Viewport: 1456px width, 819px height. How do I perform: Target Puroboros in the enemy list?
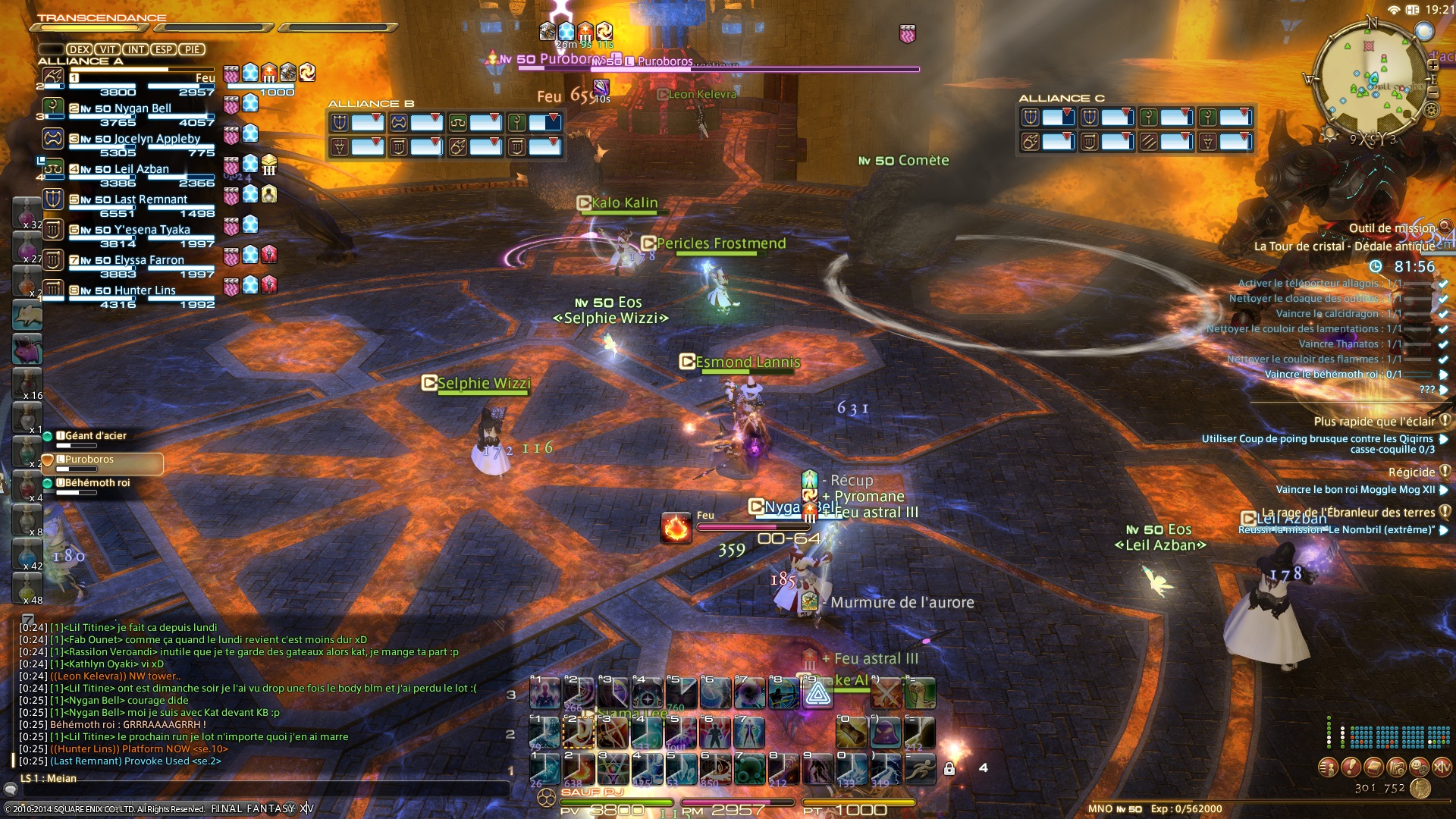[x=91, y=460]
